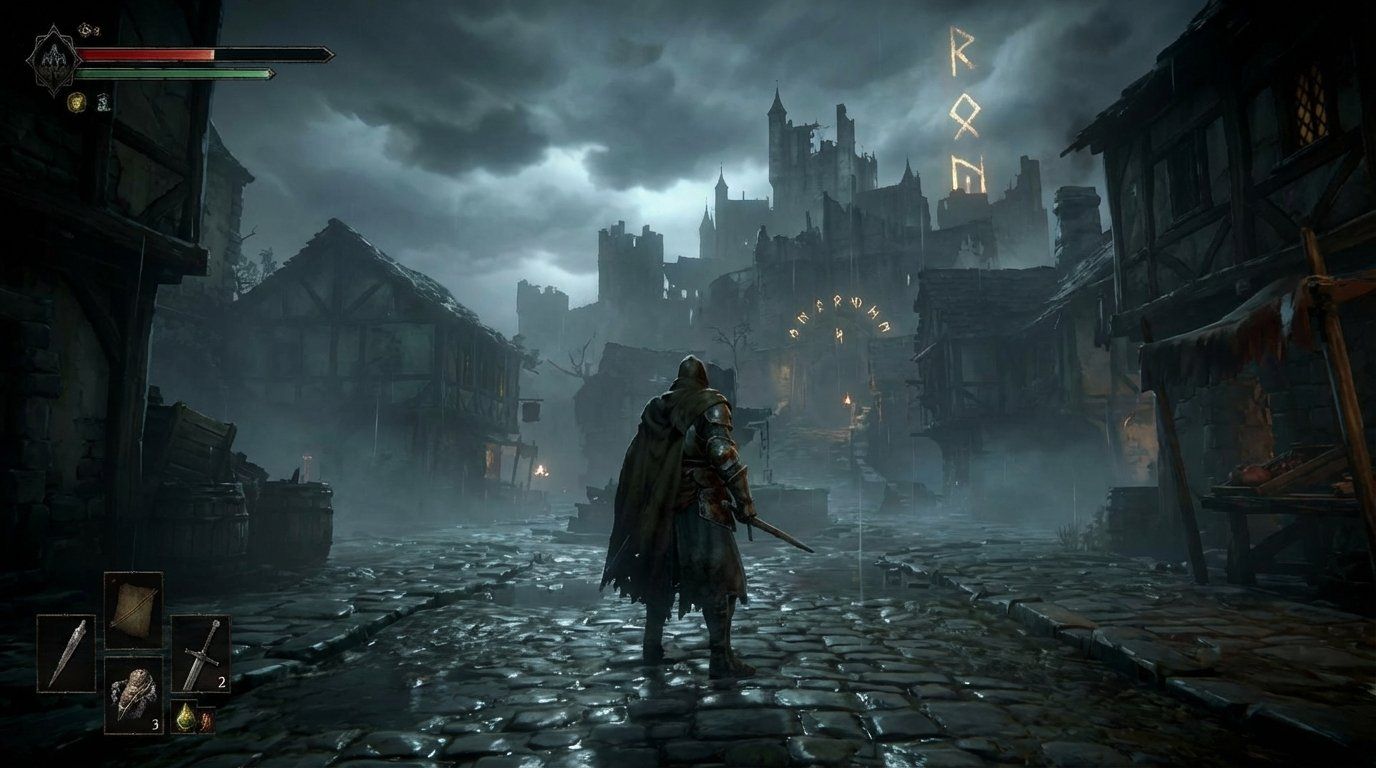Click the red health bar
The width and height of the screenshot is (1376, 768).
[x=142, y=53]
